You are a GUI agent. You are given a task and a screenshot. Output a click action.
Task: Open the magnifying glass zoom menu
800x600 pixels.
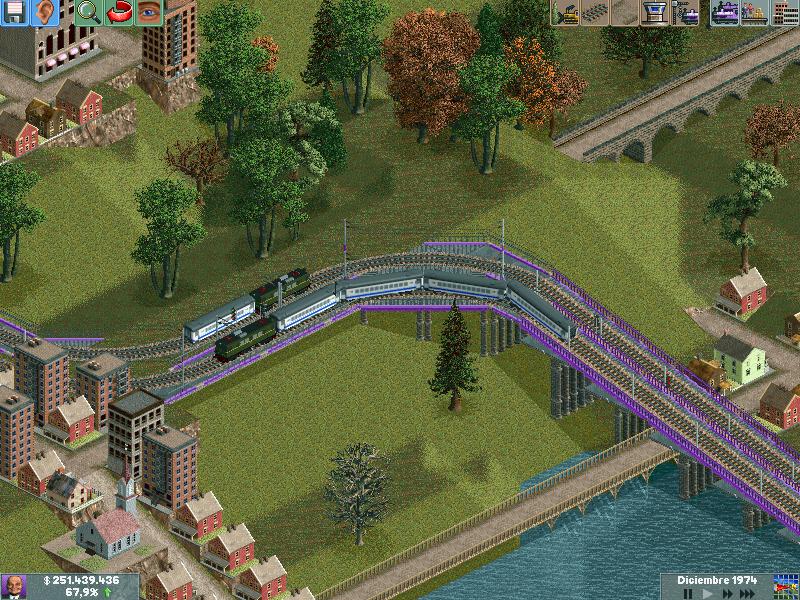(89, 13)
